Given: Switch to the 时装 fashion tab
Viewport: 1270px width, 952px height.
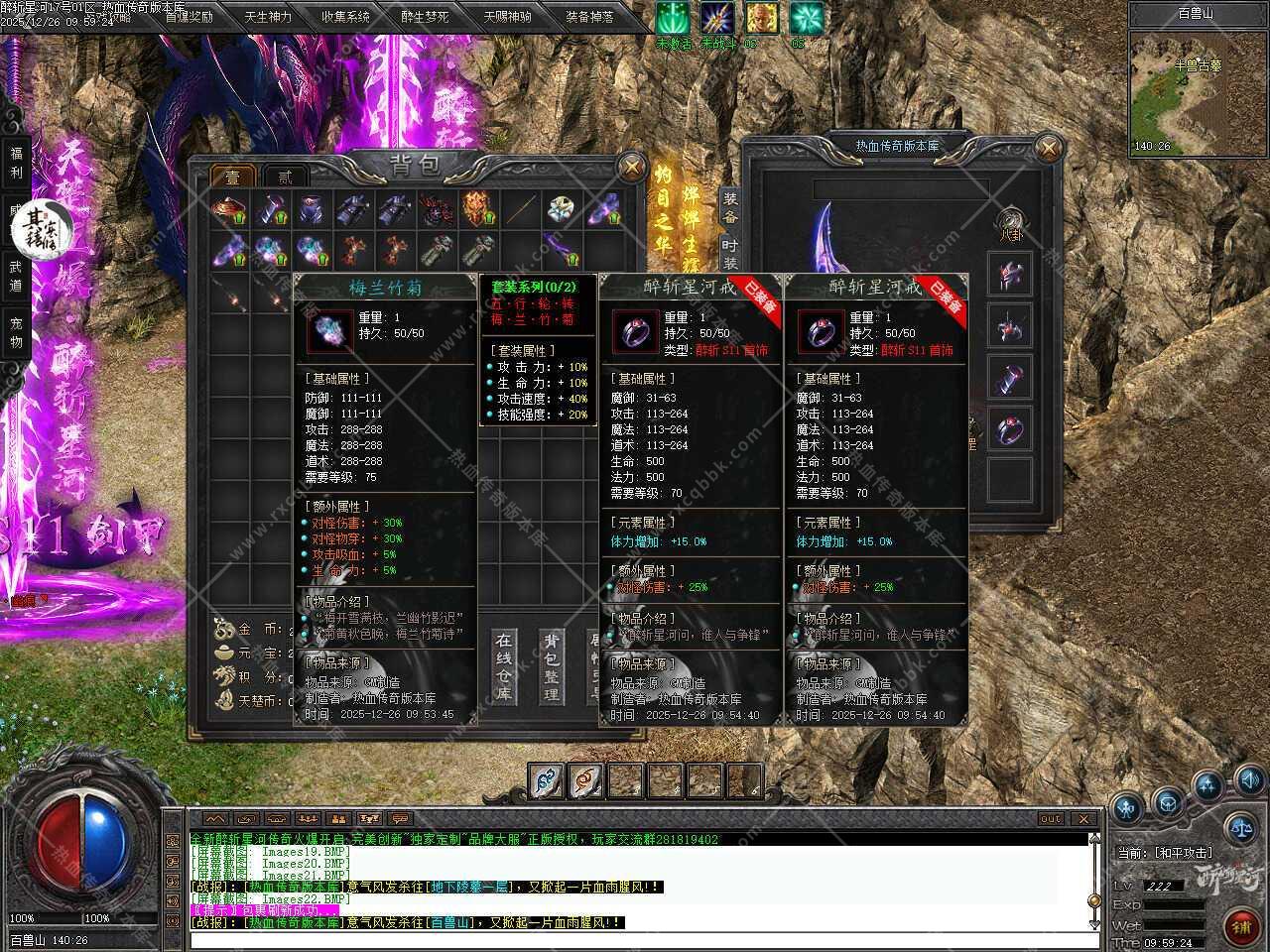Looking at the screenshot, I should [x=730, y=254].
